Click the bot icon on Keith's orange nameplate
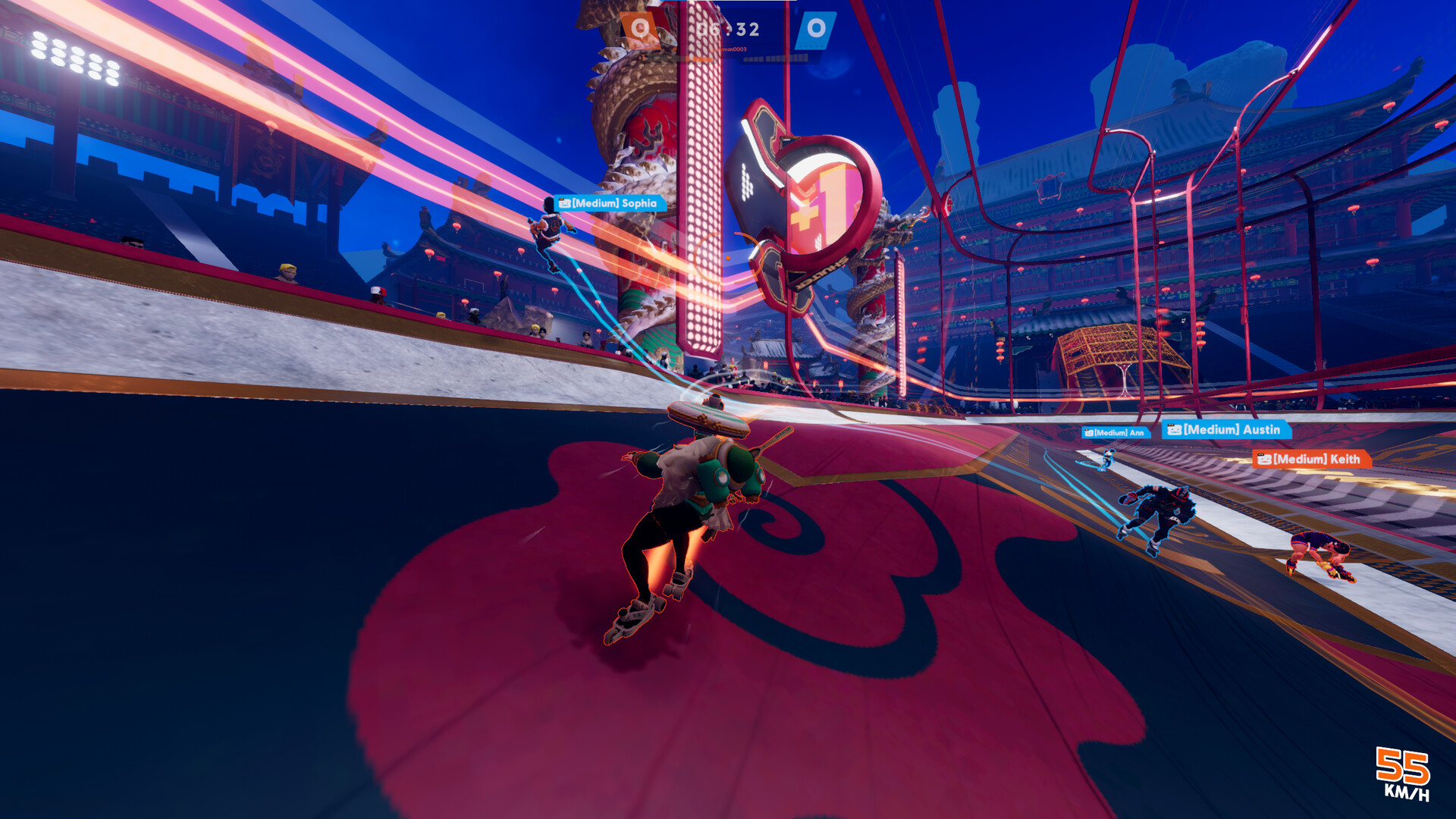Viewport: 1456px width, 819px height. tap(1265, 458)
